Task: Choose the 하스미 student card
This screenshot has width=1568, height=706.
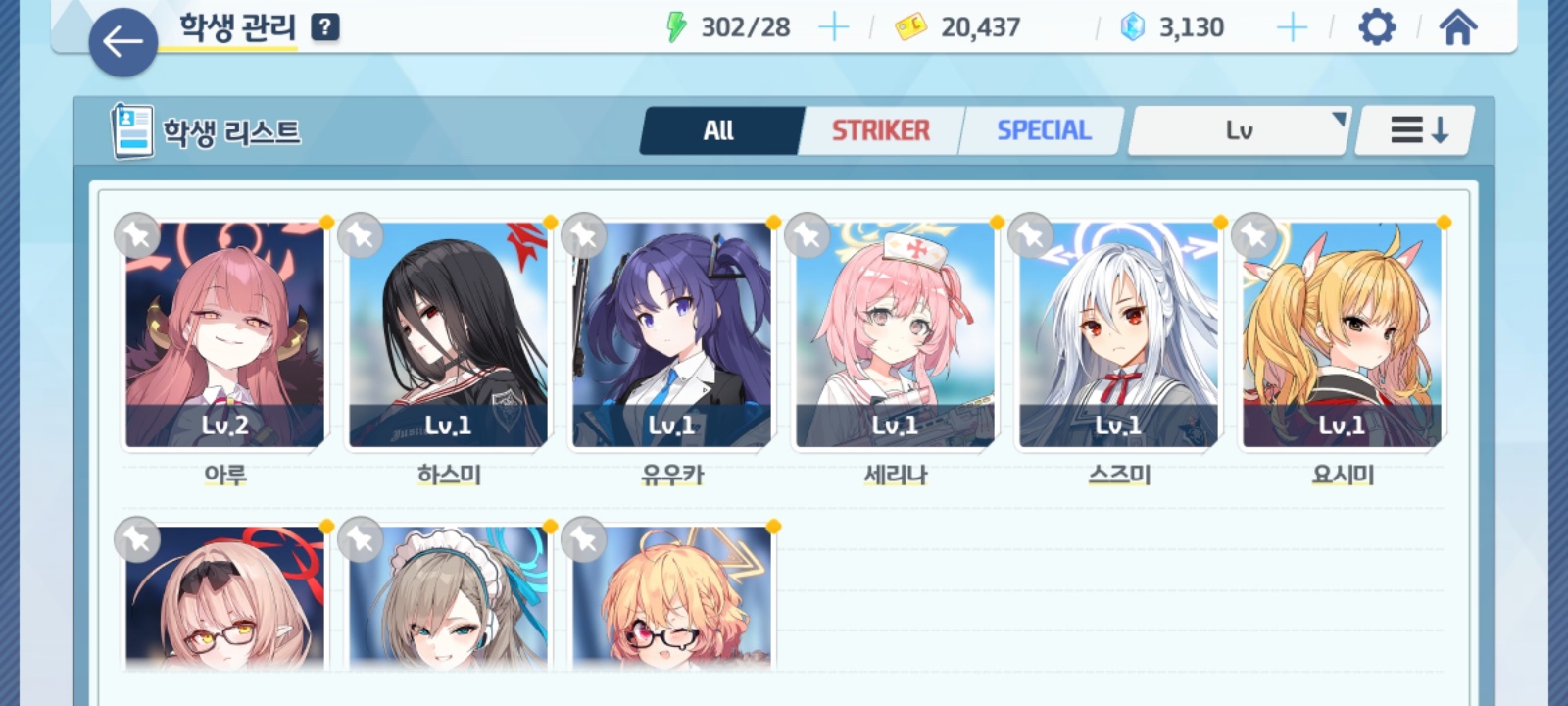Action: pyautogui.click(x=449, y=335)
